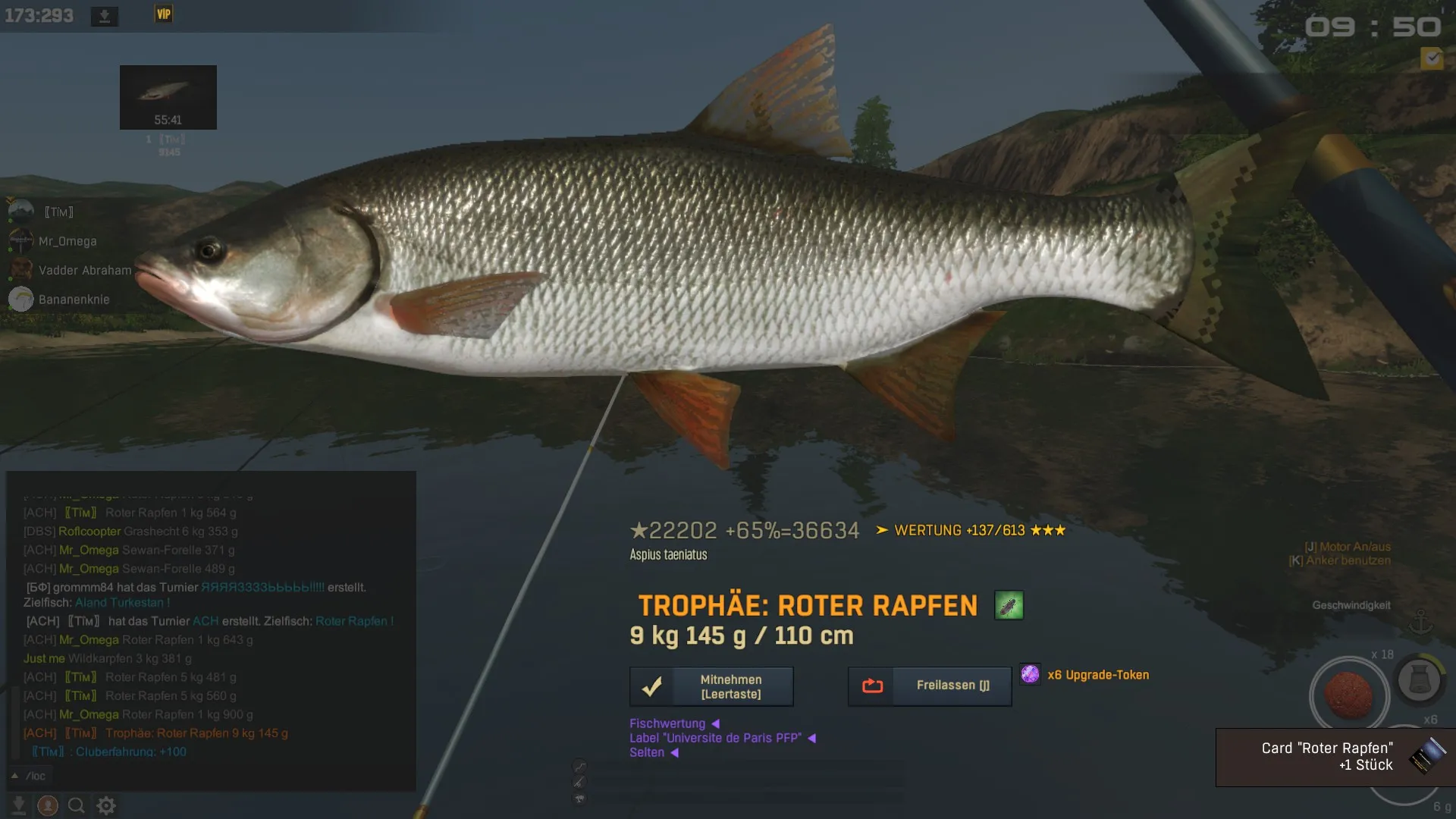Viewport: 1456px width, 819px height.
Task: Open the Card "Roter Rapfen" notification
Action: [1335, 757]
